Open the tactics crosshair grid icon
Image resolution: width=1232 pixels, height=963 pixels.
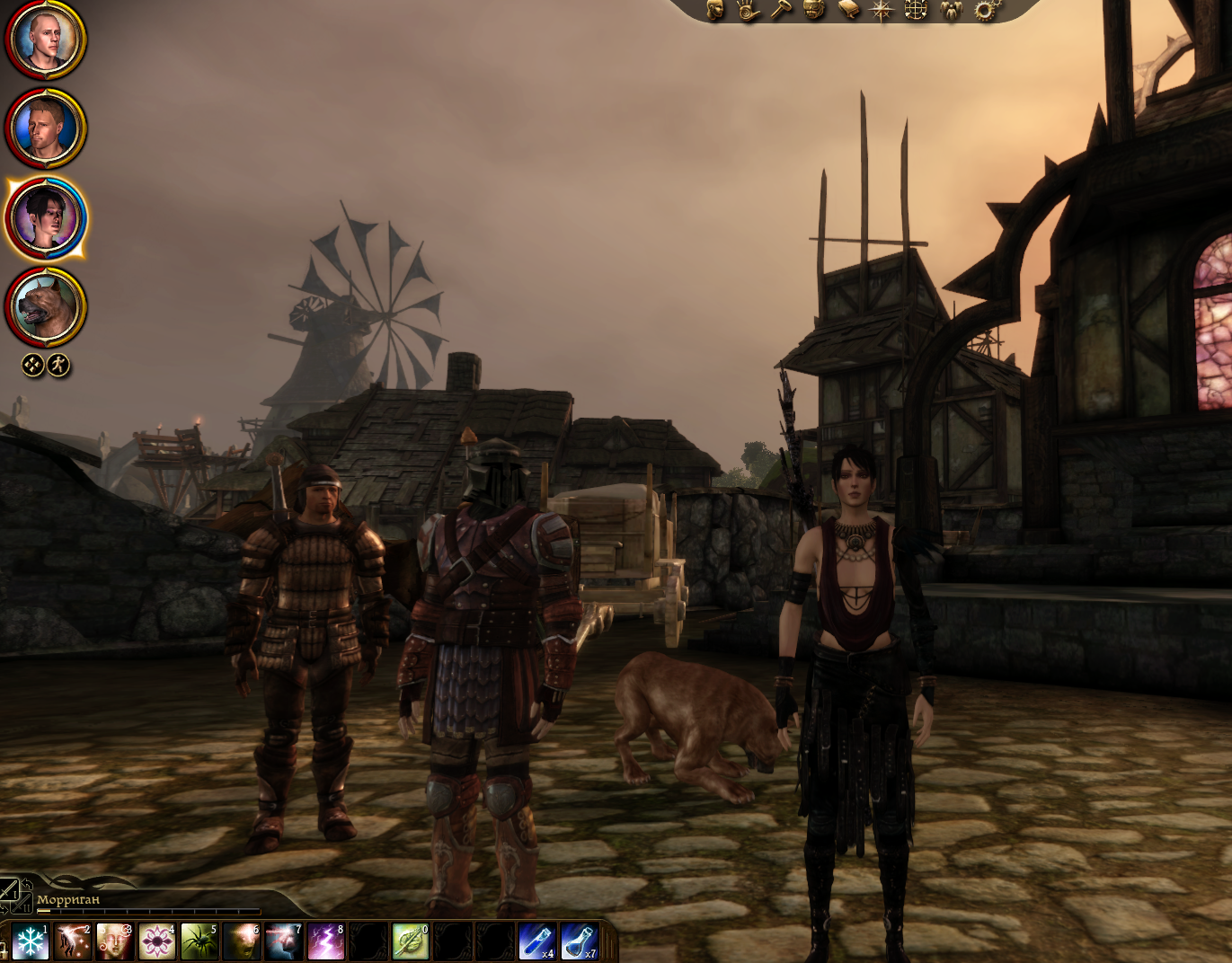[916, 10]
